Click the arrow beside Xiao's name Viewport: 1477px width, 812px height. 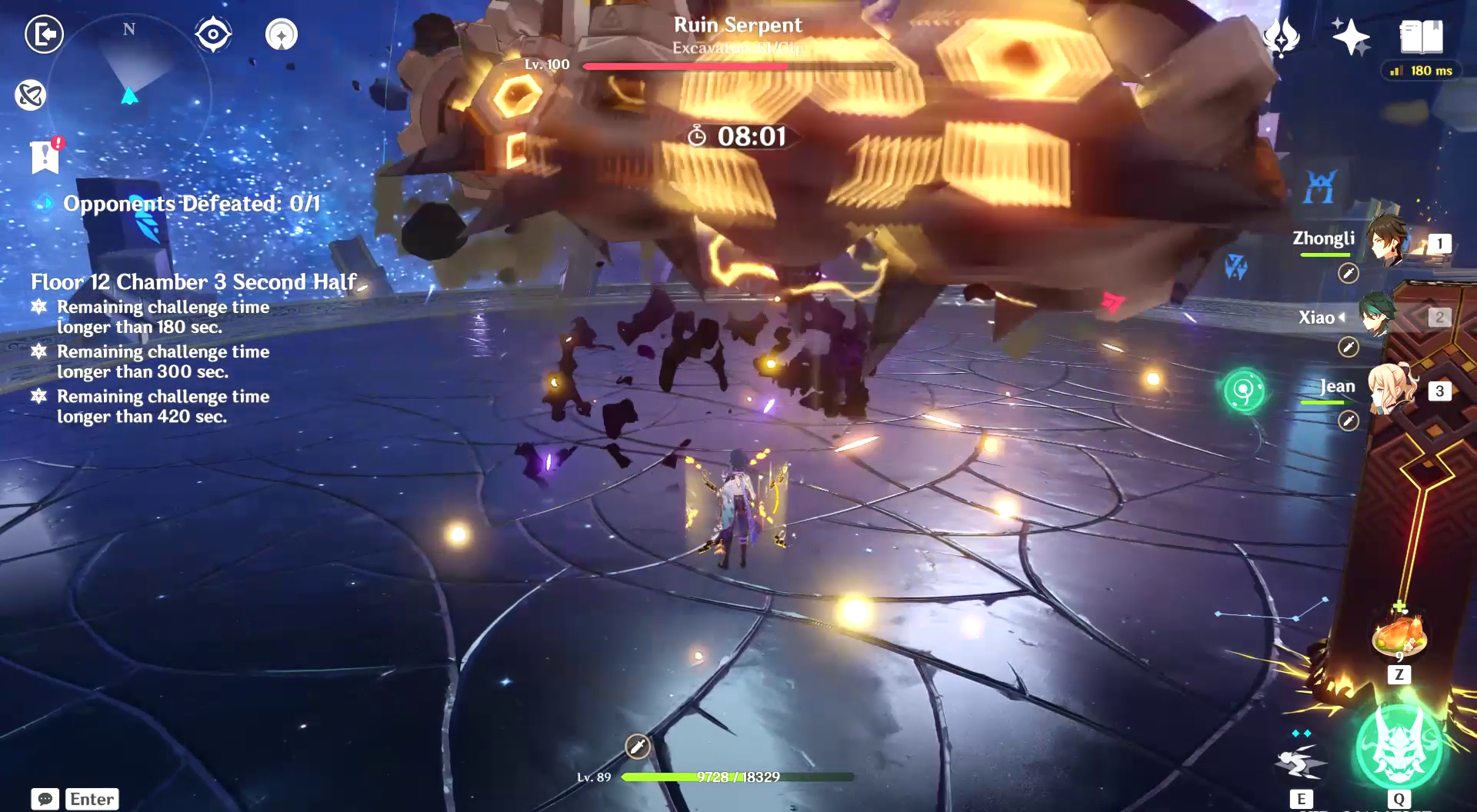point(1344,318)
